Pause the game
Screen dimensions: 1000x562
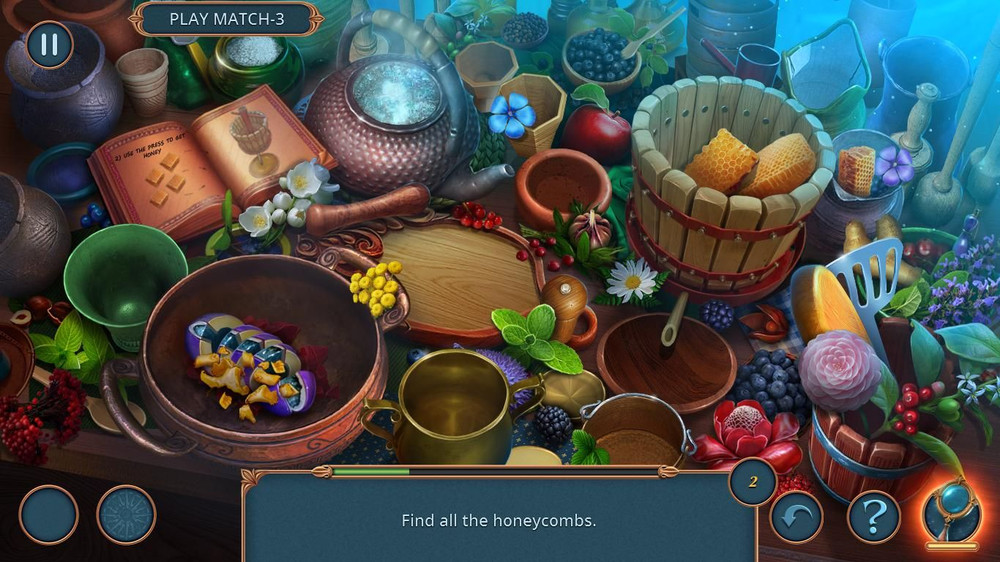click(49, 44)
